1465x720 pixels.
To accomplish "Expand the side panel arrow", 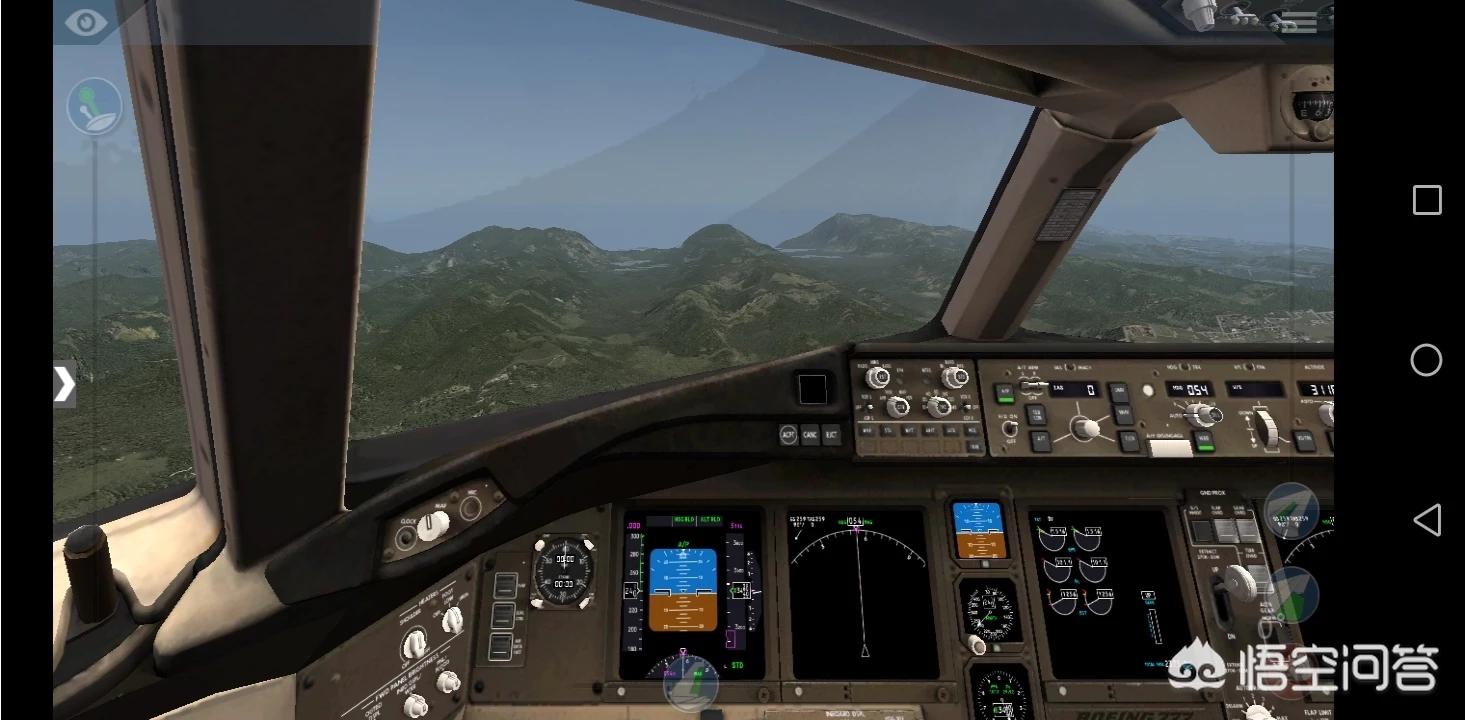I will (x=64, y=384).
